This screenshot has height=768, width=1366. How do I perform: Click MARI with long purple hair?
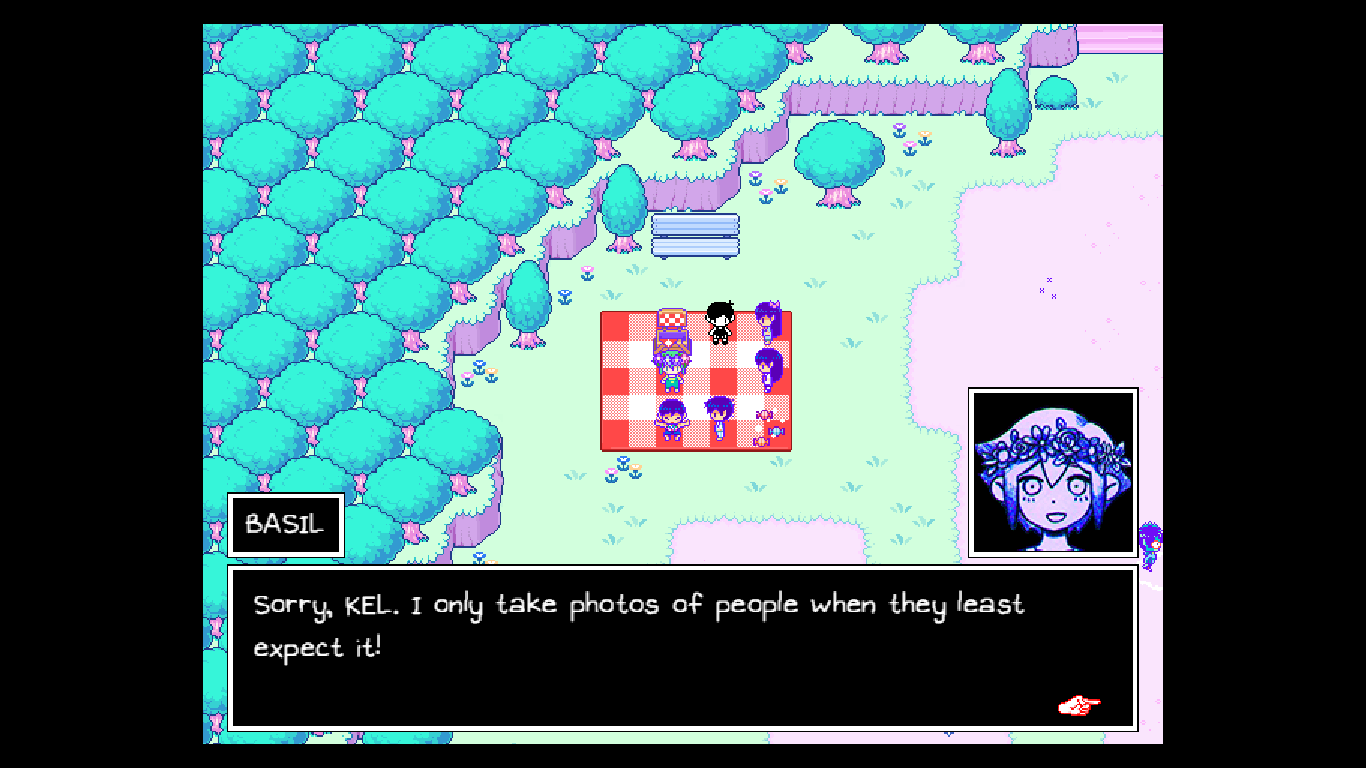[x=766, y=370]
